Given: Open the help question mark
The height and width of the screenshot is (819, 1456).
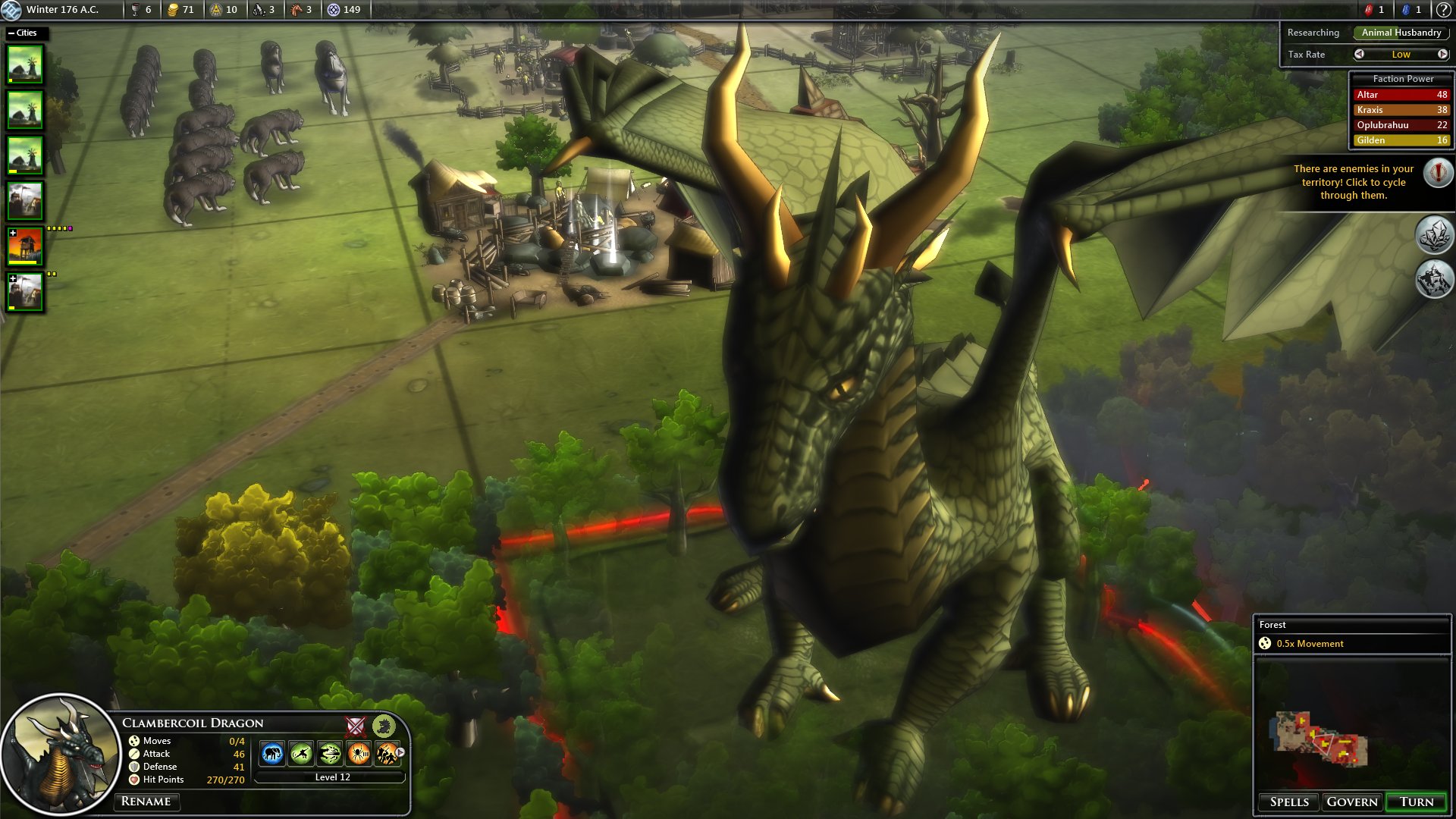Looking at the screenshot, I should pos(1442,10).
